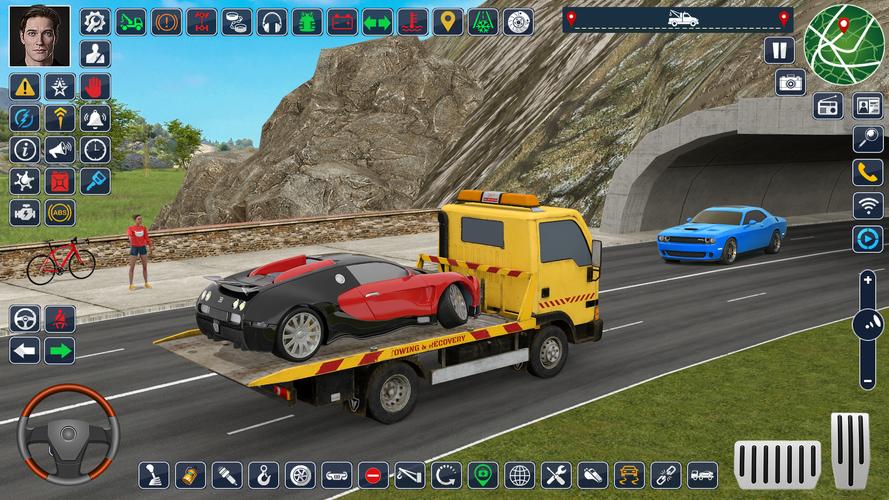
Task: Select the green tow truck icon
Action: [131, 21]
